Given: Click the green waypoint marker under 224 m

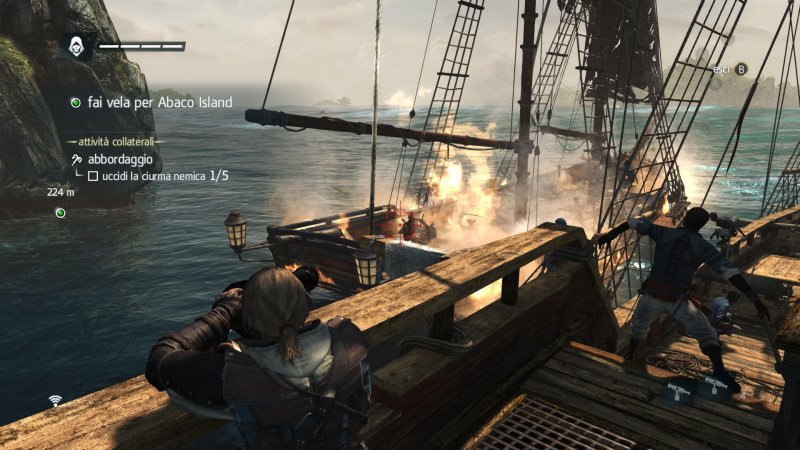Looking at the screenshot, I should tap(60, 213).
